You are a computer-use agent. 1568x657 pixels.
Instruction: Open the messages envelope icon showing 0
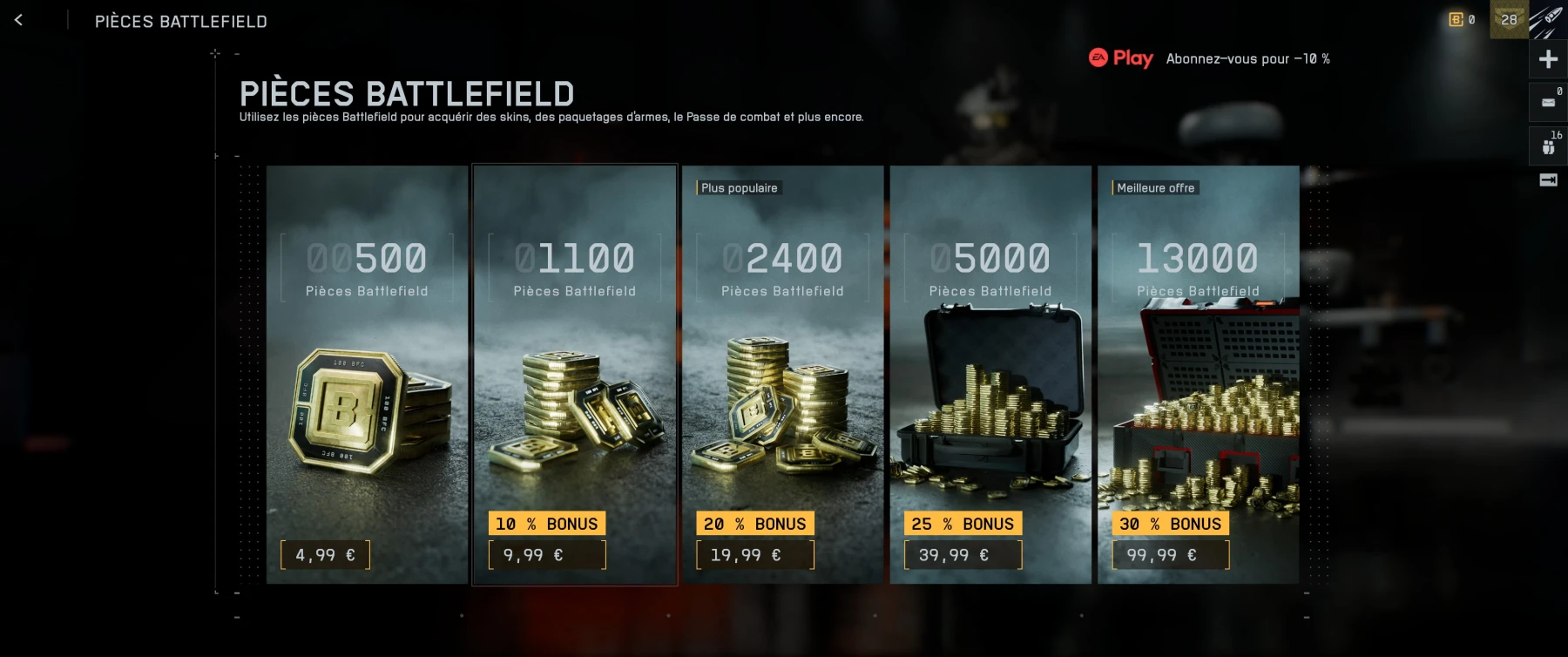tap(1548, 102)
